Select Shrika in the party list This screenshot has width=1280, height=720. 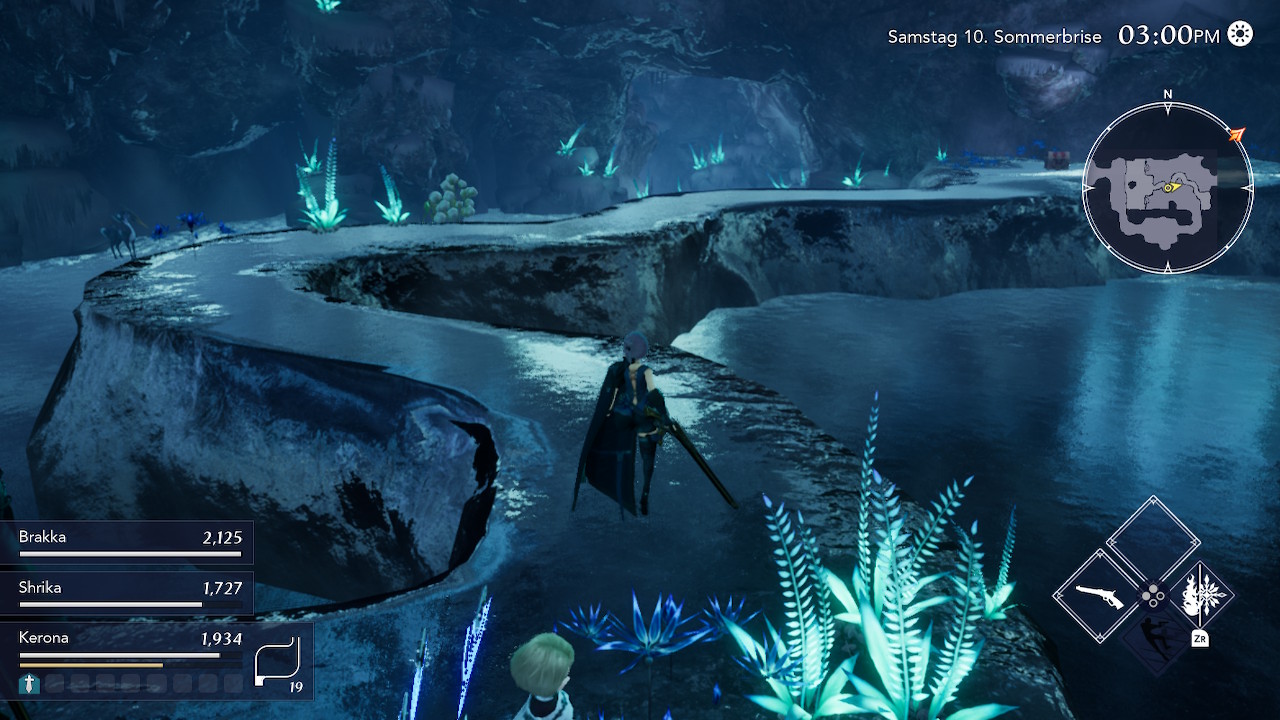click(127, 592)
